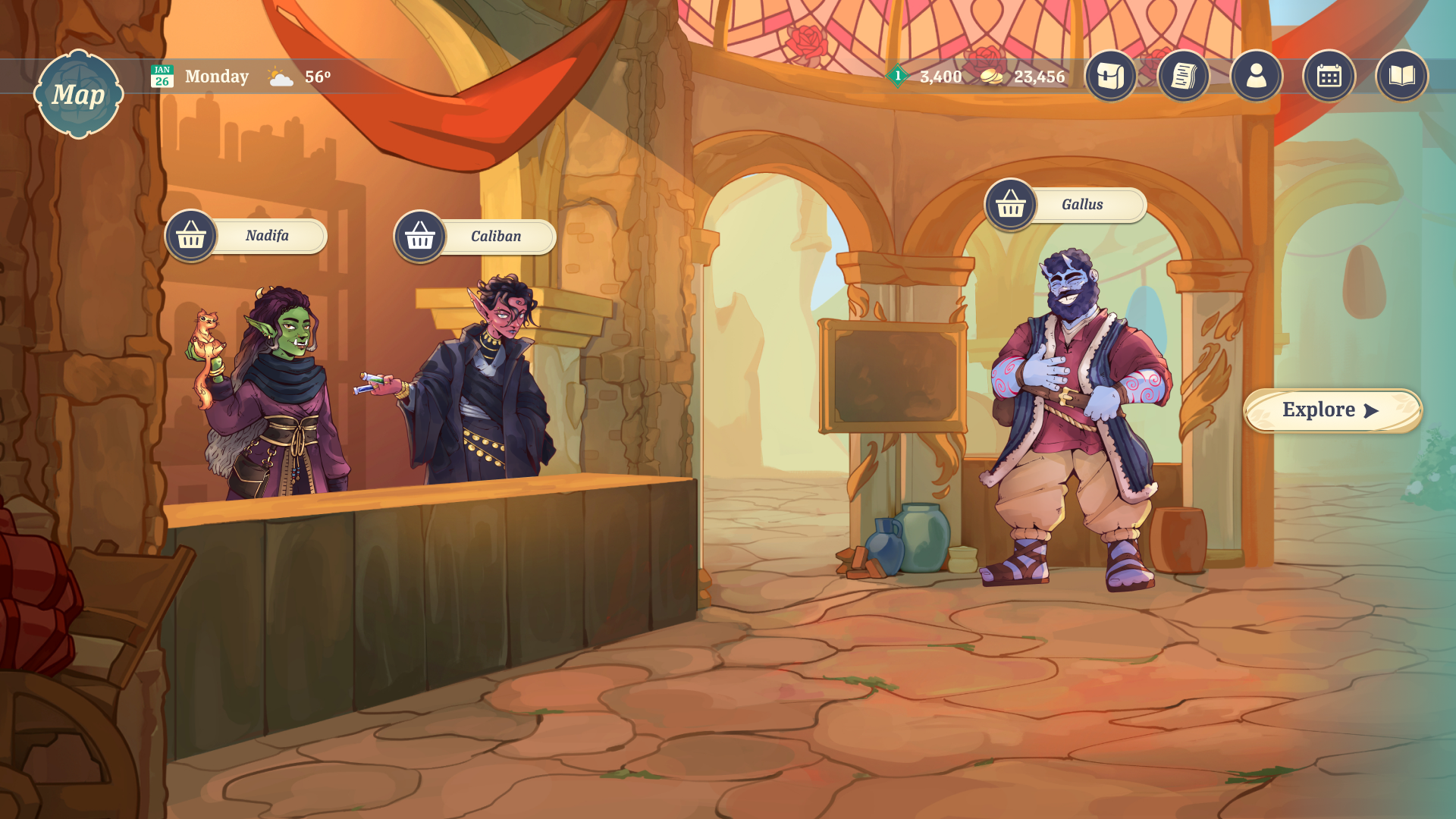This screenshot has width=1456, height=819.
Task: Open the calendar icon
Action: click(1329, 76)
